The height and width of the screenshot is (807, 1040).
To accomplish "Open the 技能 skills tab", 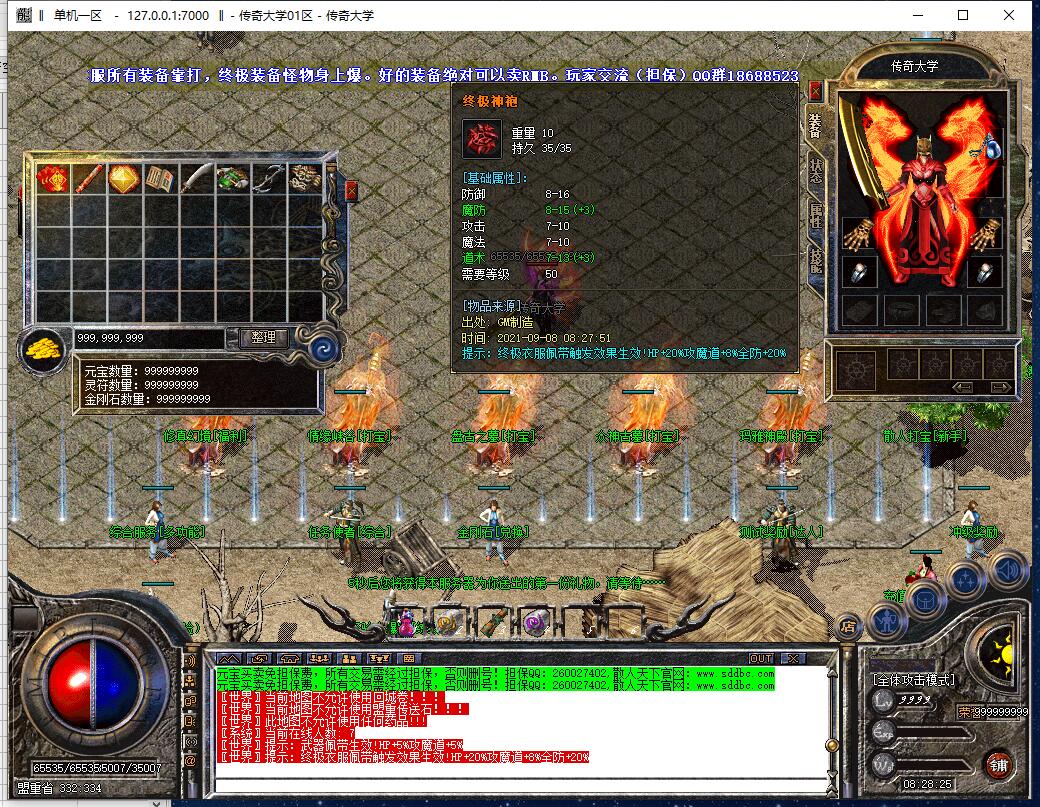I will tap(816, 262).
